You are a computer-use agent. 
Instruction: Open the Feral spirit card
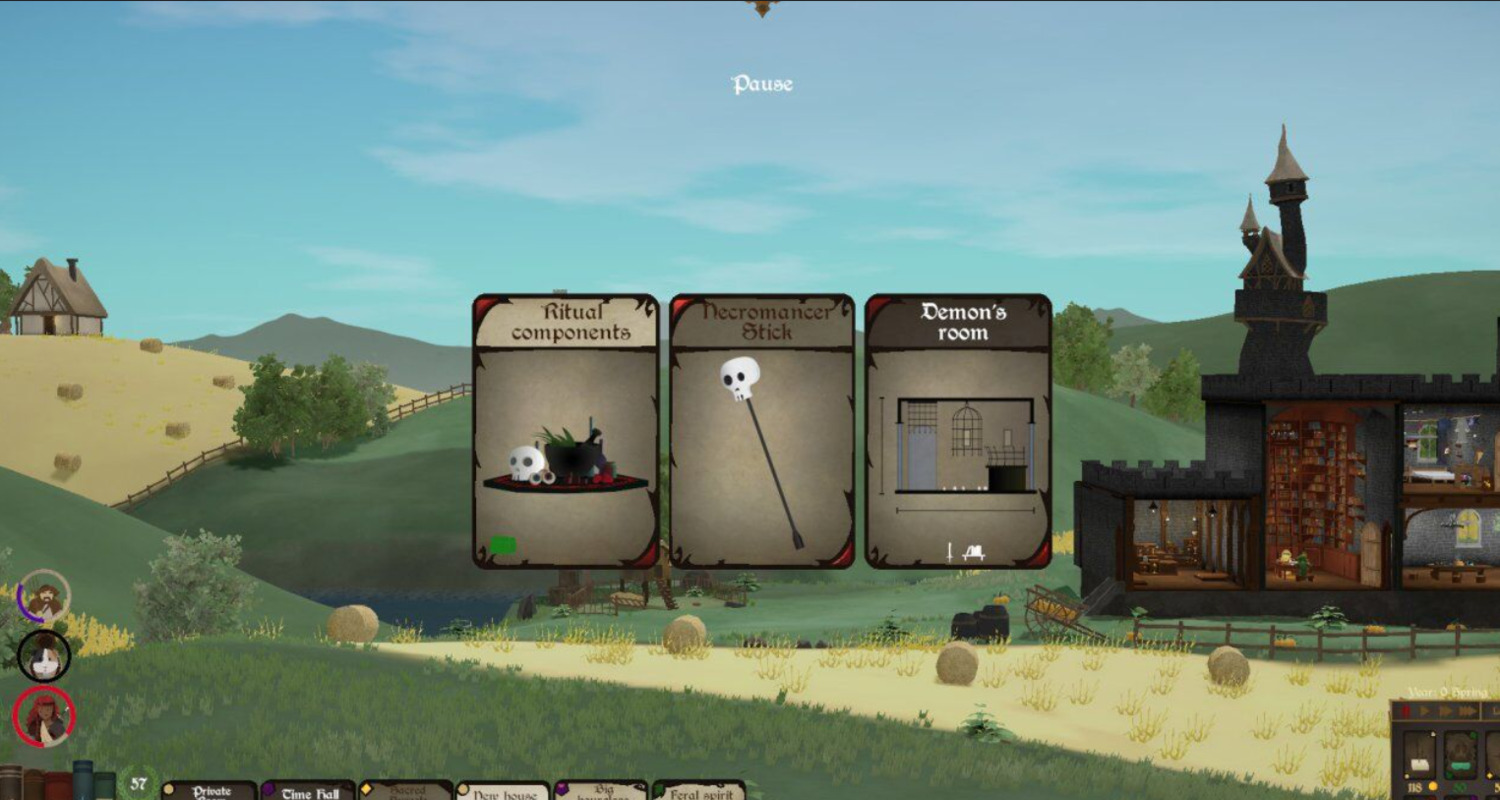tap(699, 792)
